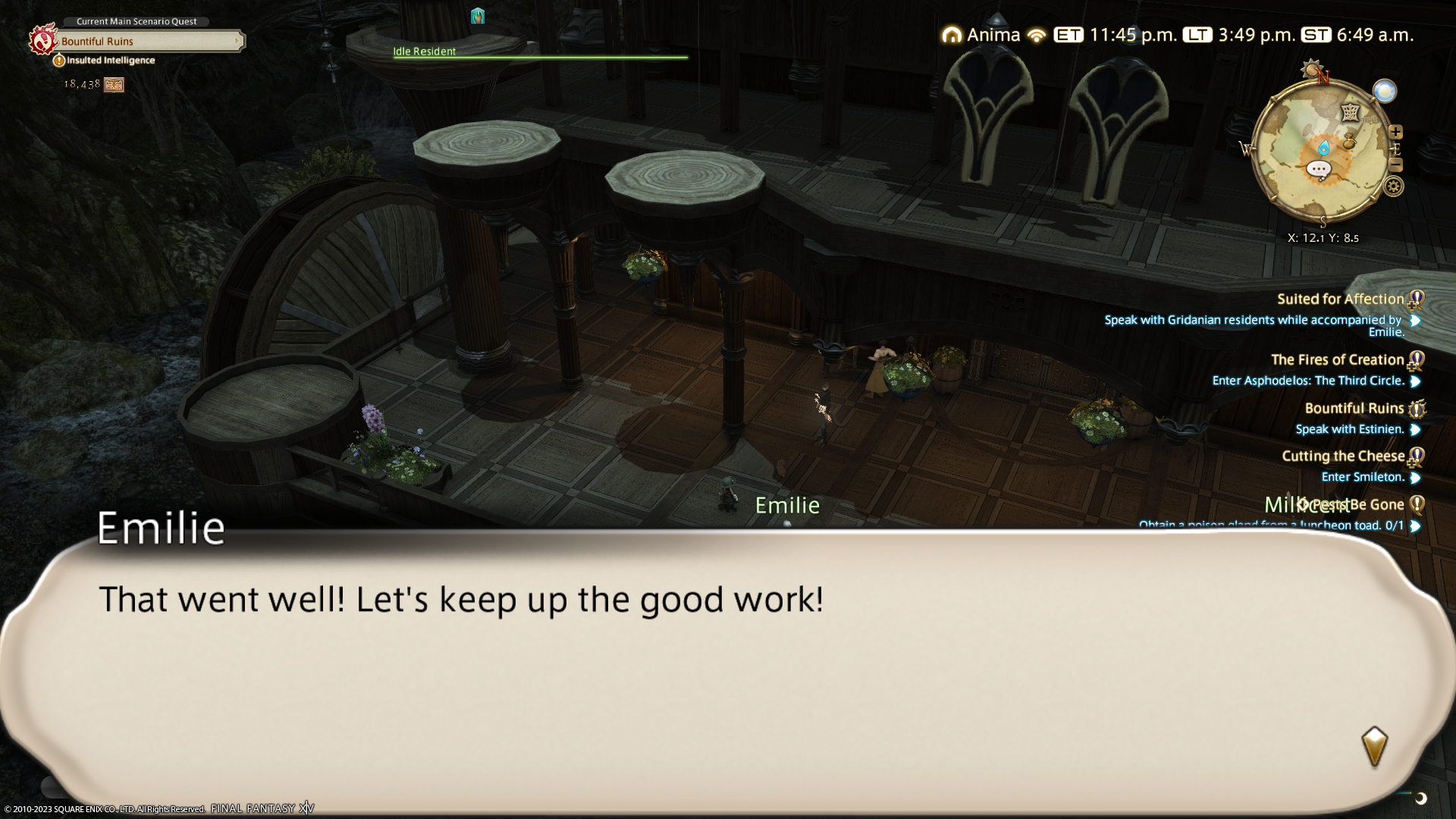The width and height of the screenshot is (1456, 819).
Task: Click the Anima server info icon
Action: pyautogui.click(x=952, y=35)
